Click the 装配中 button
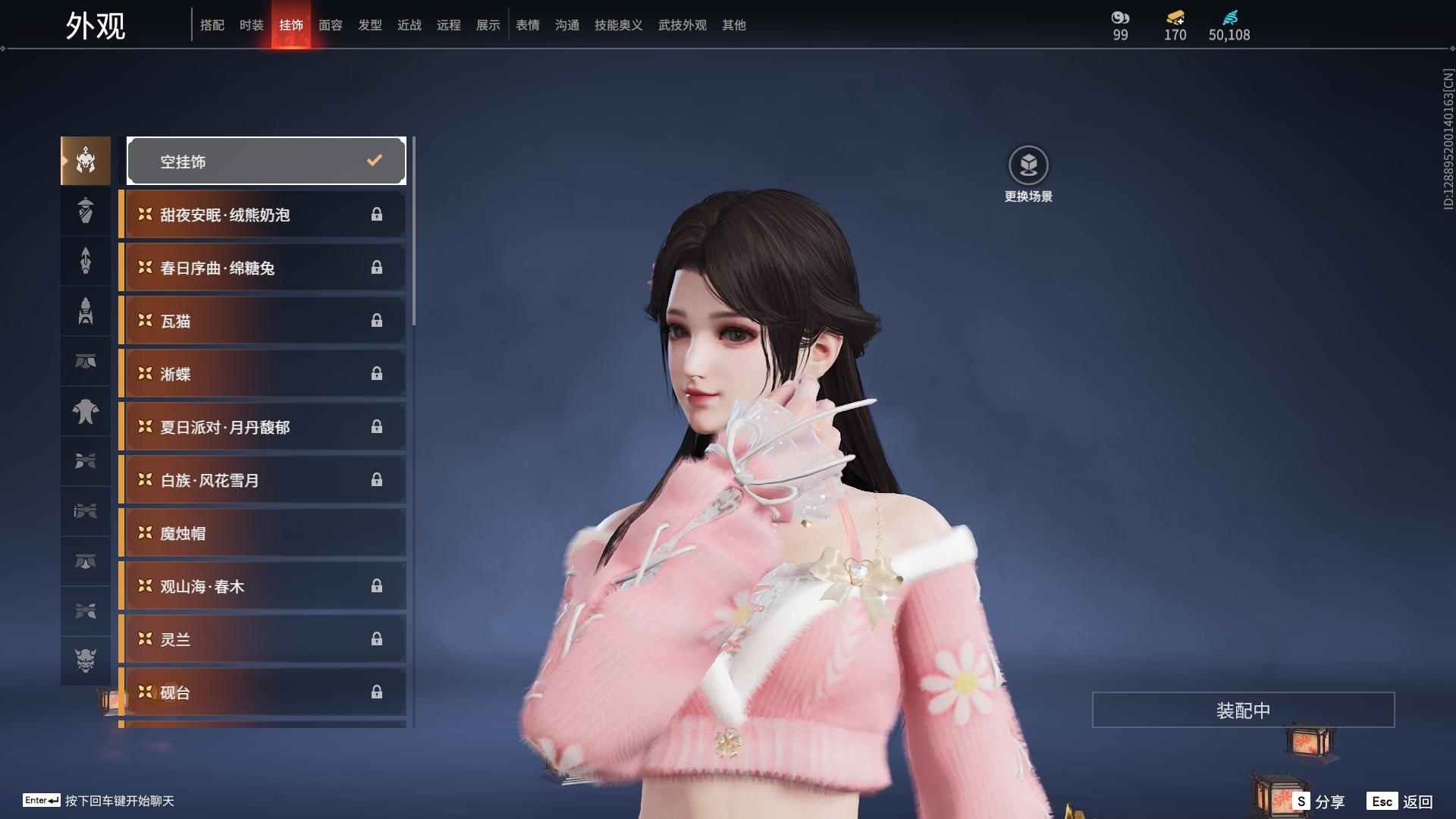 click(1243, 710)
